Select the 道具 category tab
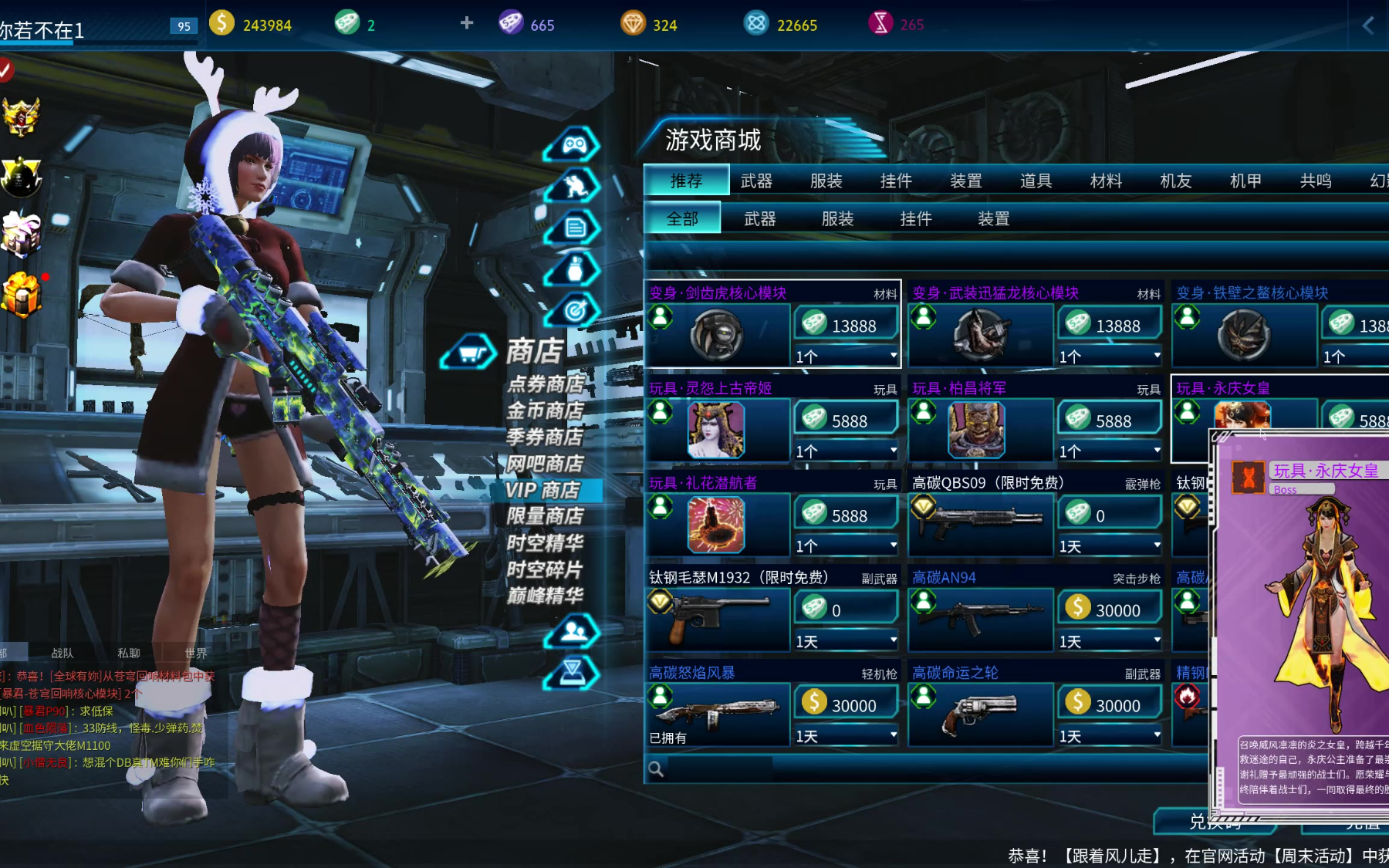 click(1036, 181)
